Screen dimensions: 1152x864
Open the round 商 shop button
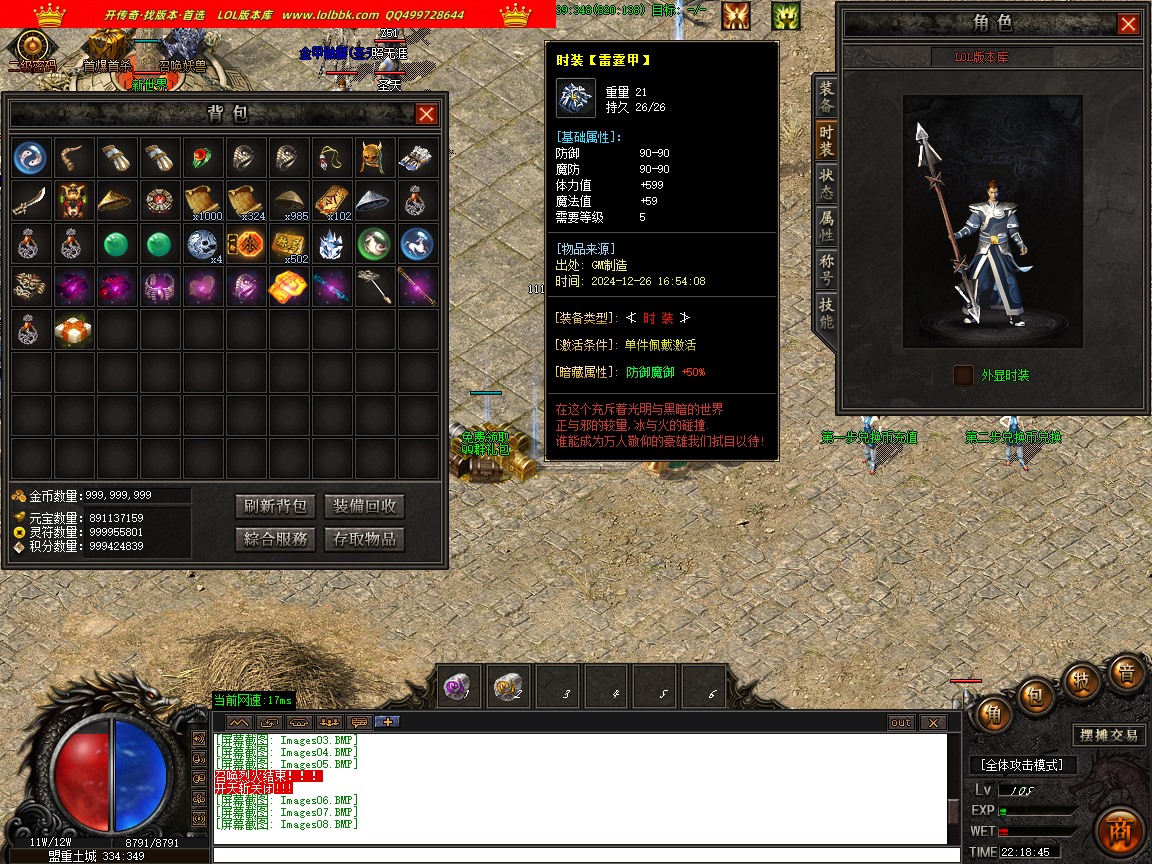[x=1118, y=832]
